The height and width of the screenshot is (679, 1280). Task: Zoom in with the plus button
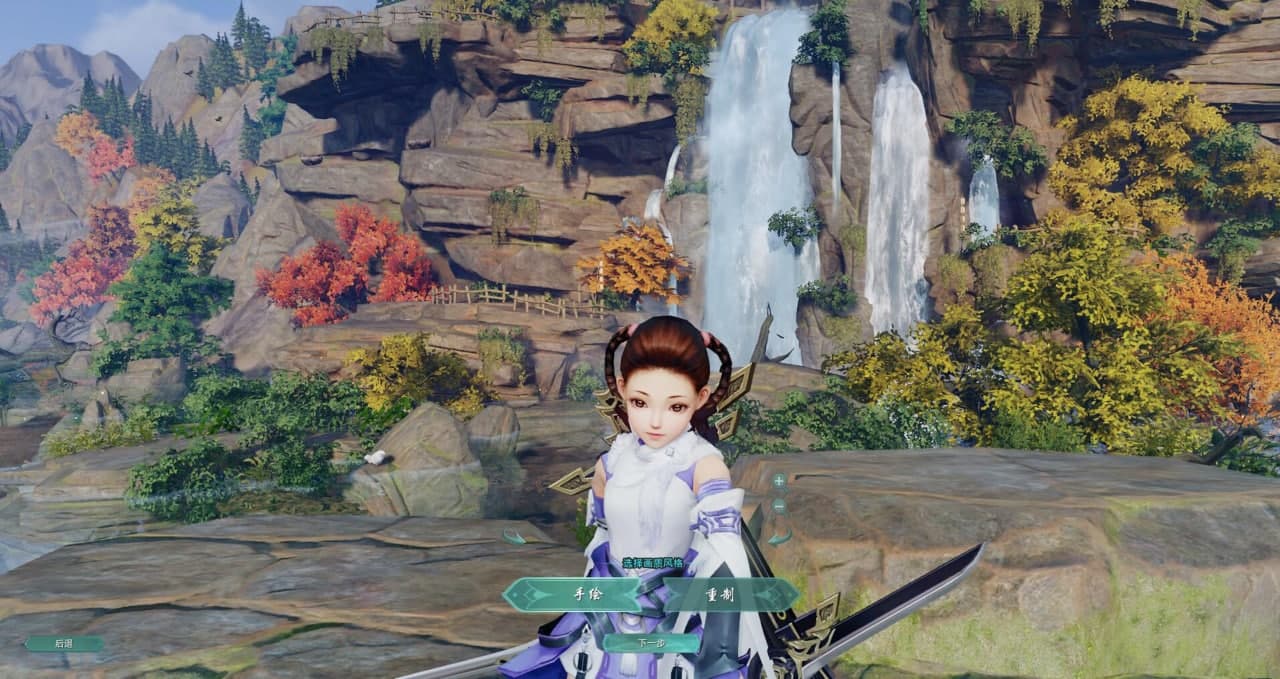pos(779,481)
